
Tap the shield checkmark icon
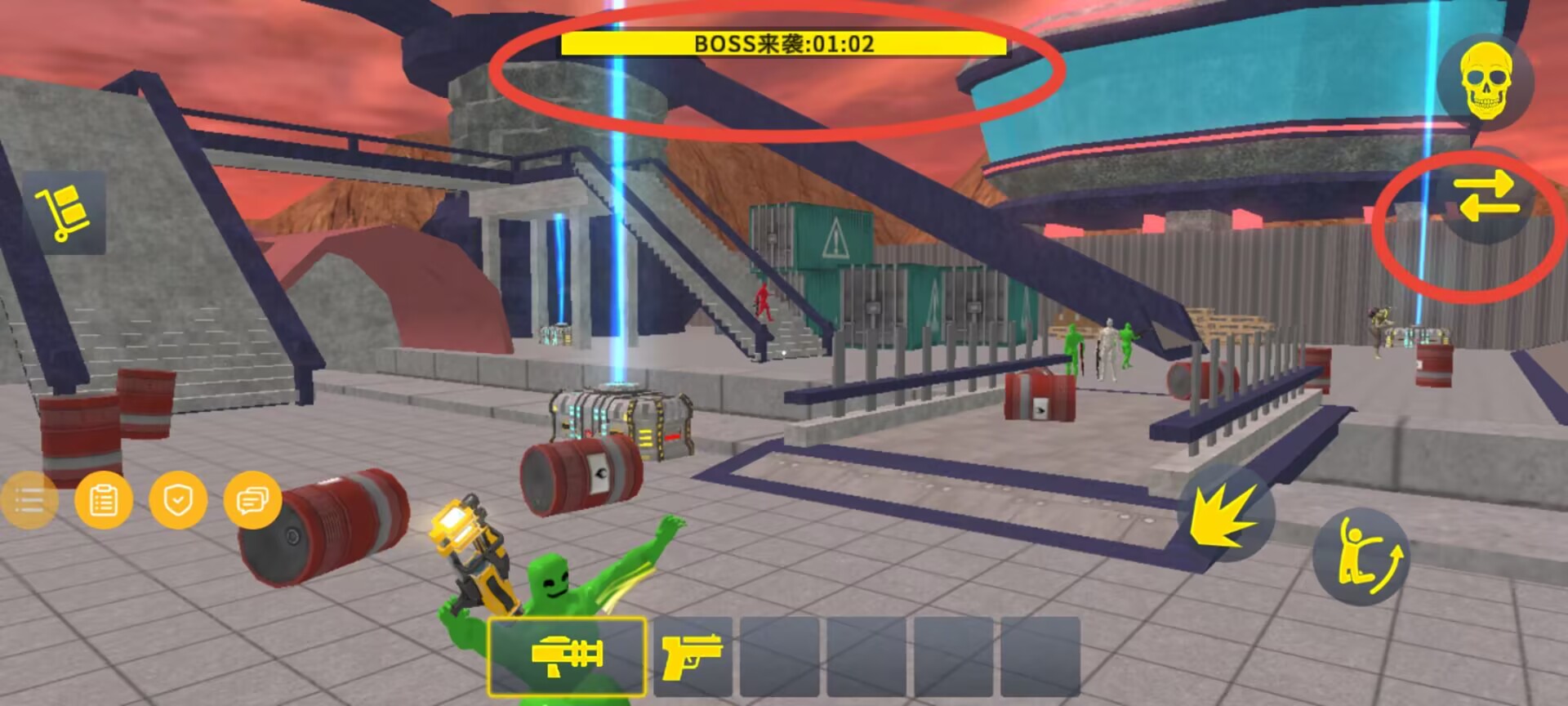tap(177, 500)
